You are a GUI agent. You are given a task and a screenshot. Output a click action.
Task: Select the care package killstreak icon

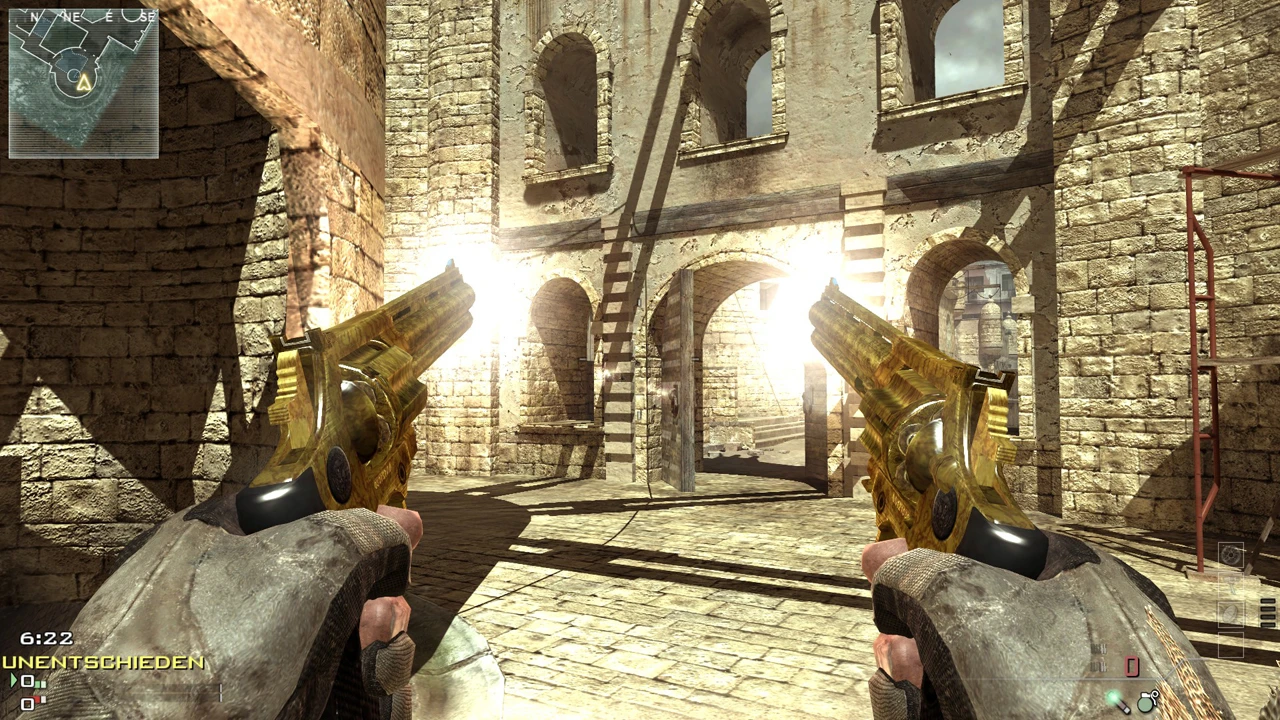pyautogui.click(x=1230, y=614)
